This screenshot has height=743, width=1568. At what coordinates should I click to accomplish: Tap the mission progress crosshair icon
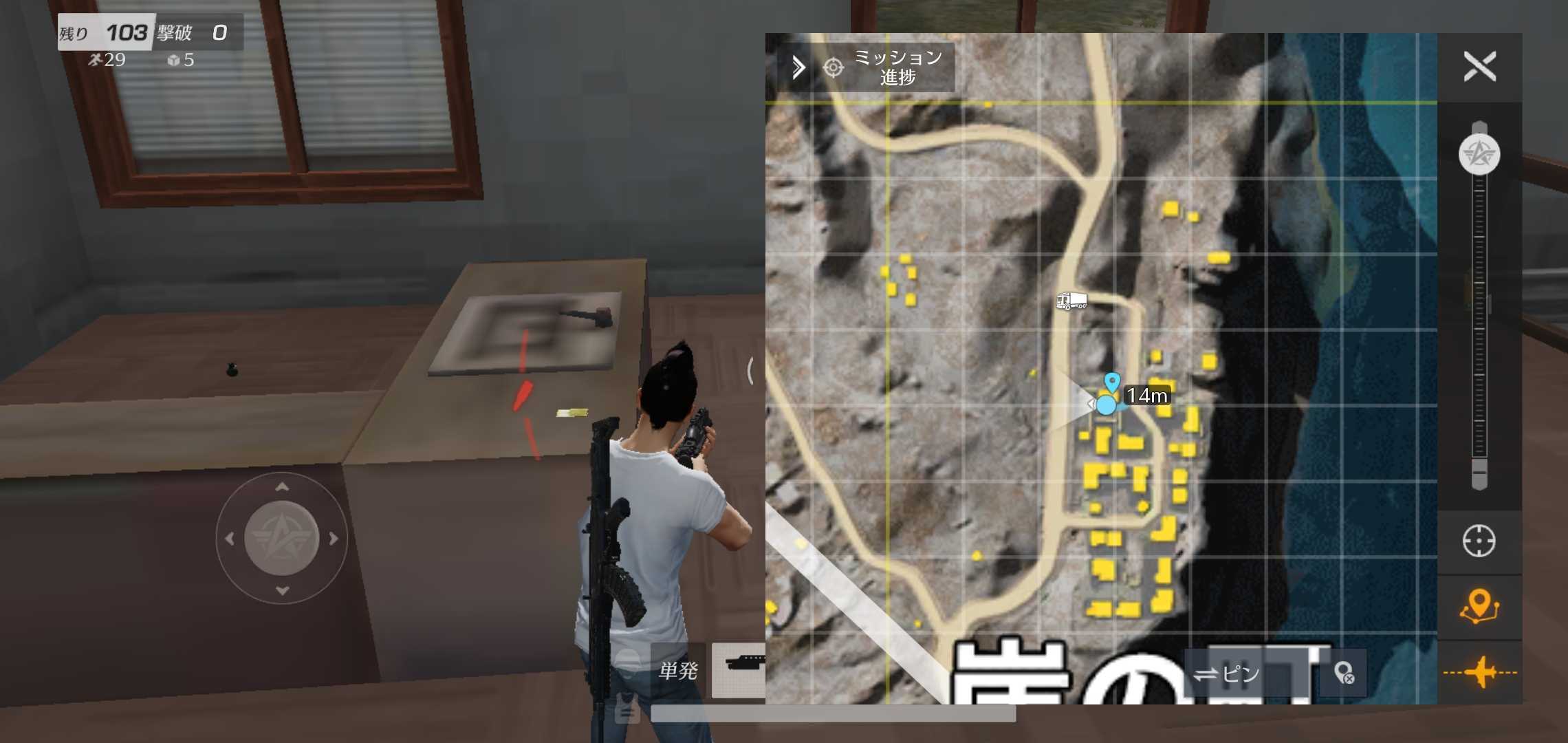832,67
